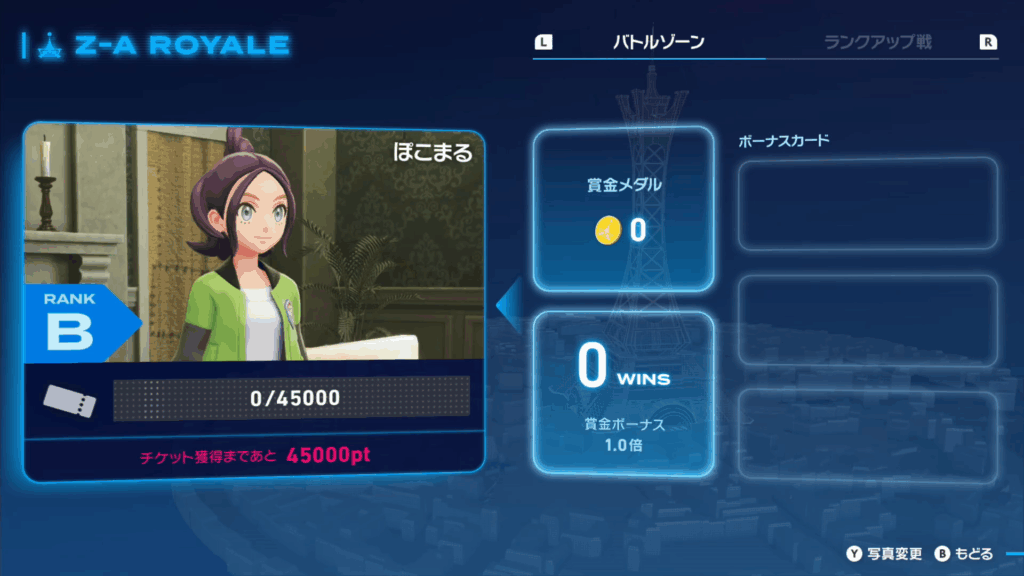Click 写真変更 to change the photo
This screenshot has width=1024, height=576.
pos(894,553)
